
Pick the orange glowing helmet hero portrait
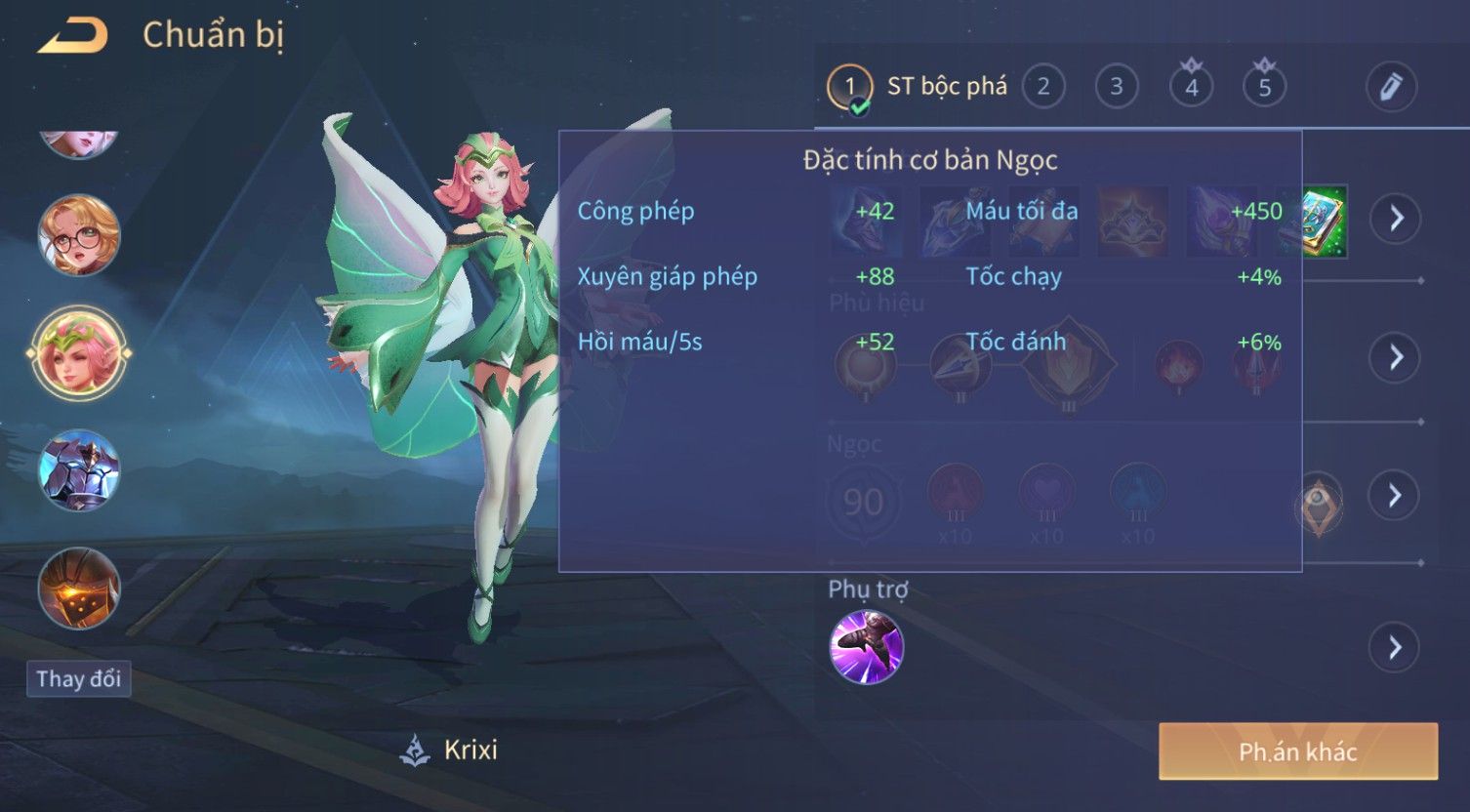79,588
